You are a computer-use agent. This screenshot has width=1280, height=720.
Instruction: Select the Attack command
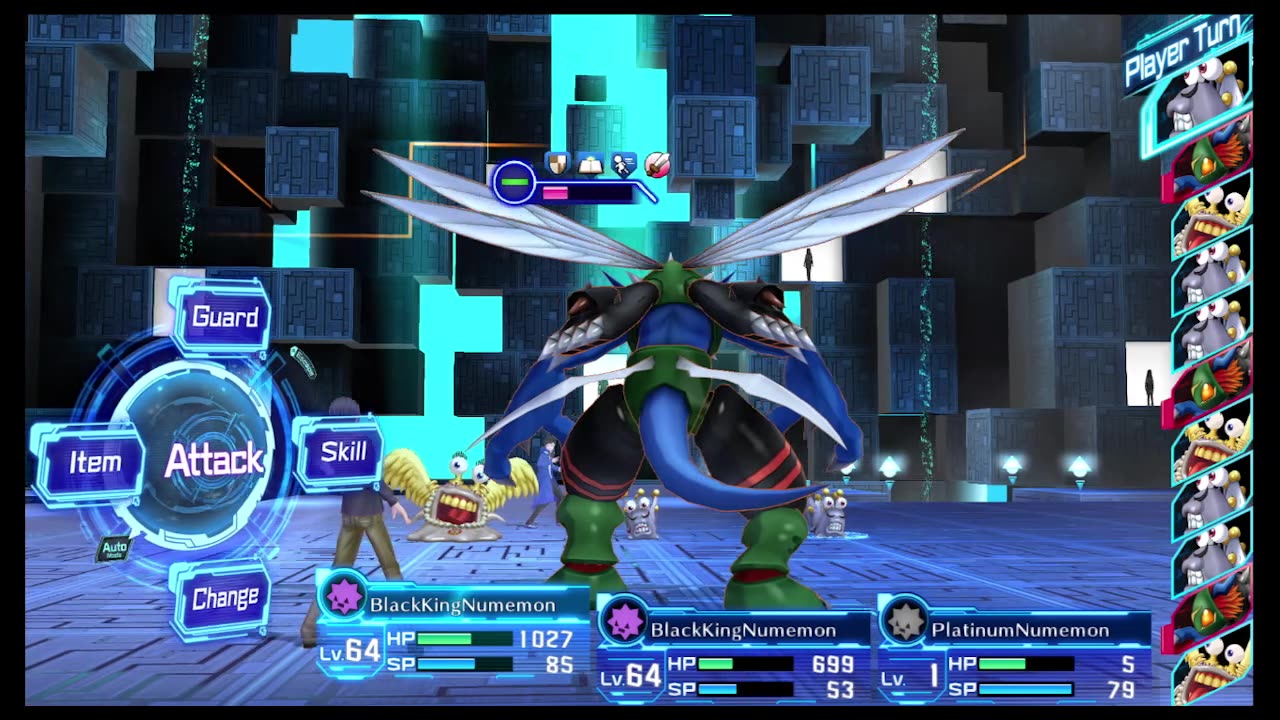213,460
